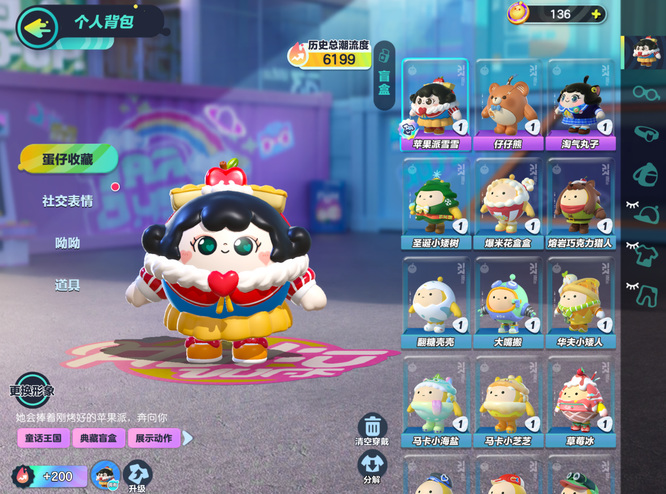Screen dimensions: 666x494
Task: Open the 呦呦 menu entry
Action: pos(67,243)
